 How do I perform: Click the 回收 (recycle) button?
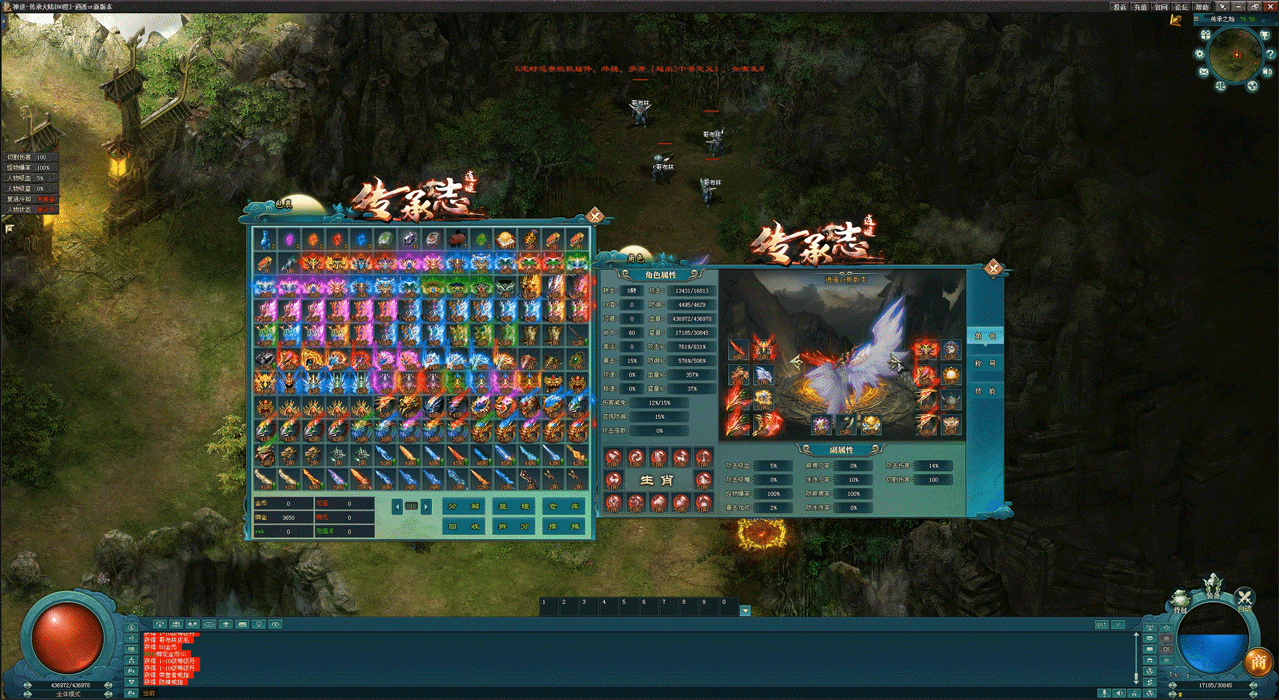(463, 527)
